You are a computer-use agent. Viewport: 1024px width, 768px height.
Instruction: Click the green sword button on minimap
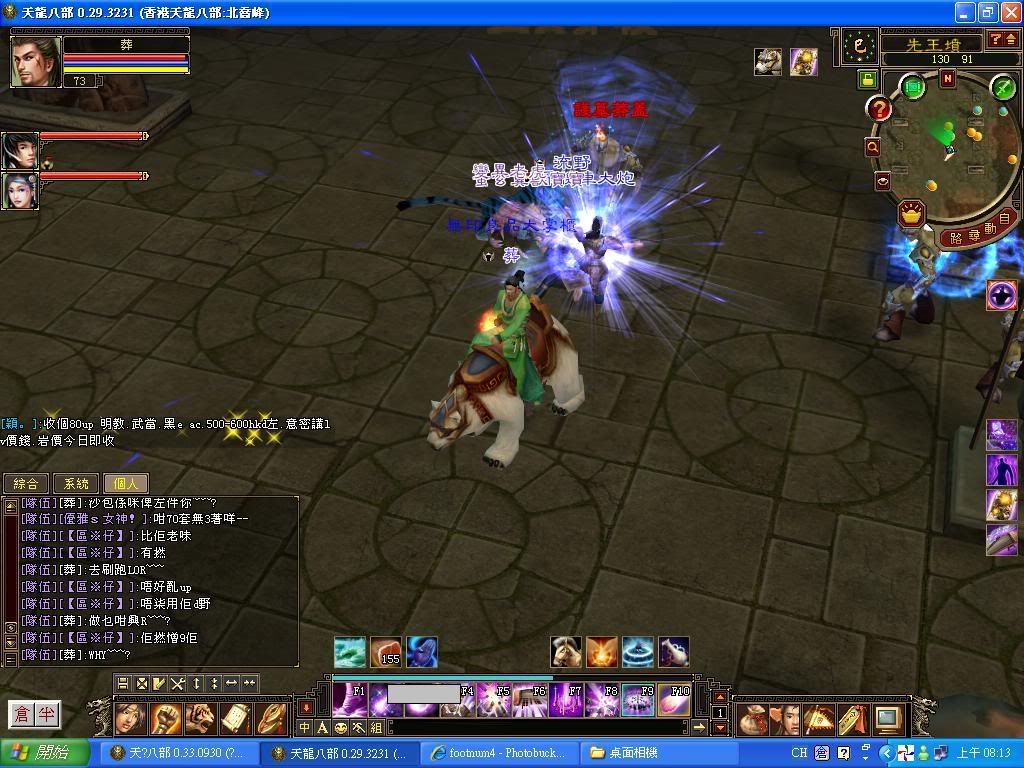pos(1003,88)
